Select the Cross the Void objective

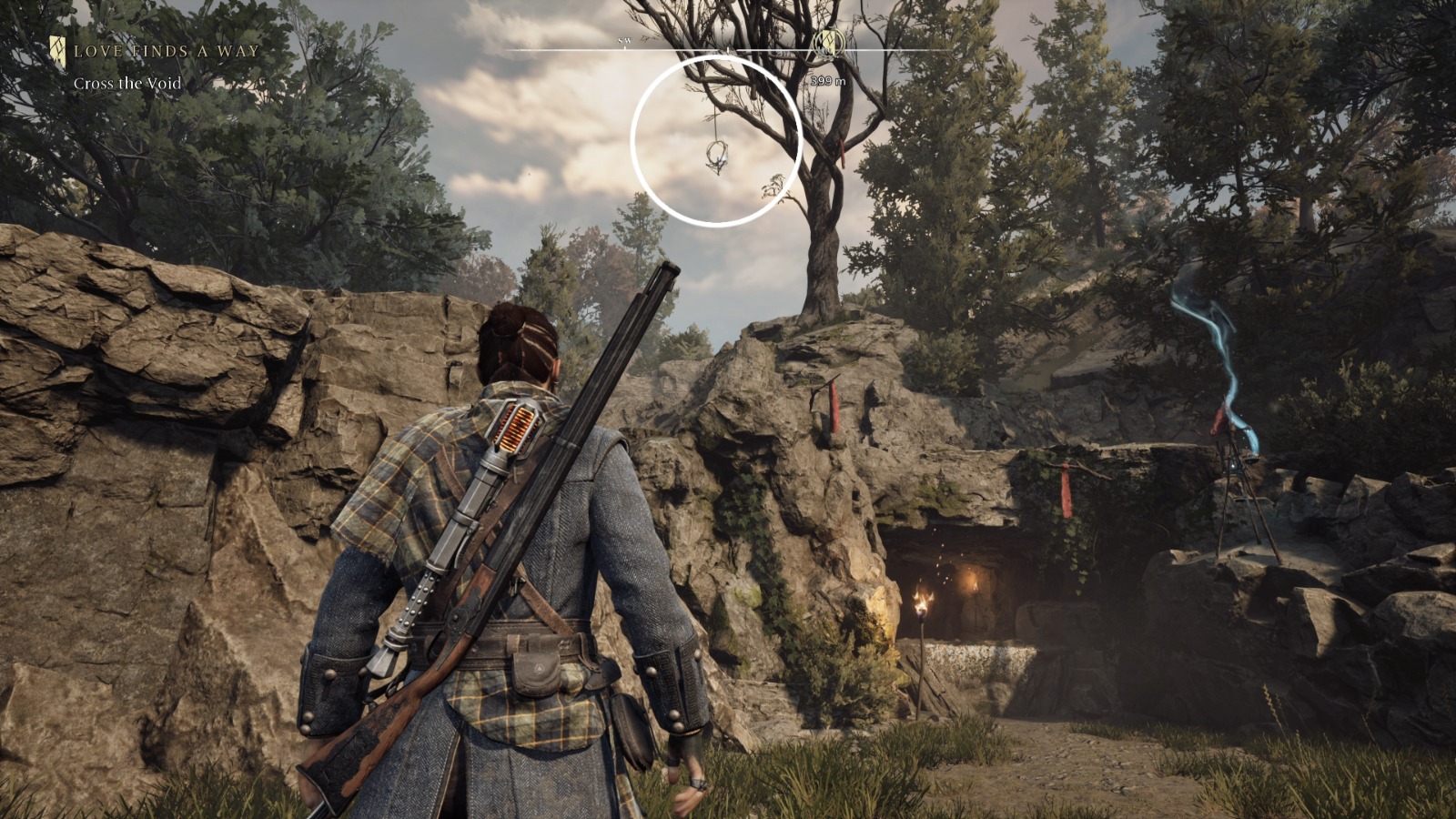127,84
